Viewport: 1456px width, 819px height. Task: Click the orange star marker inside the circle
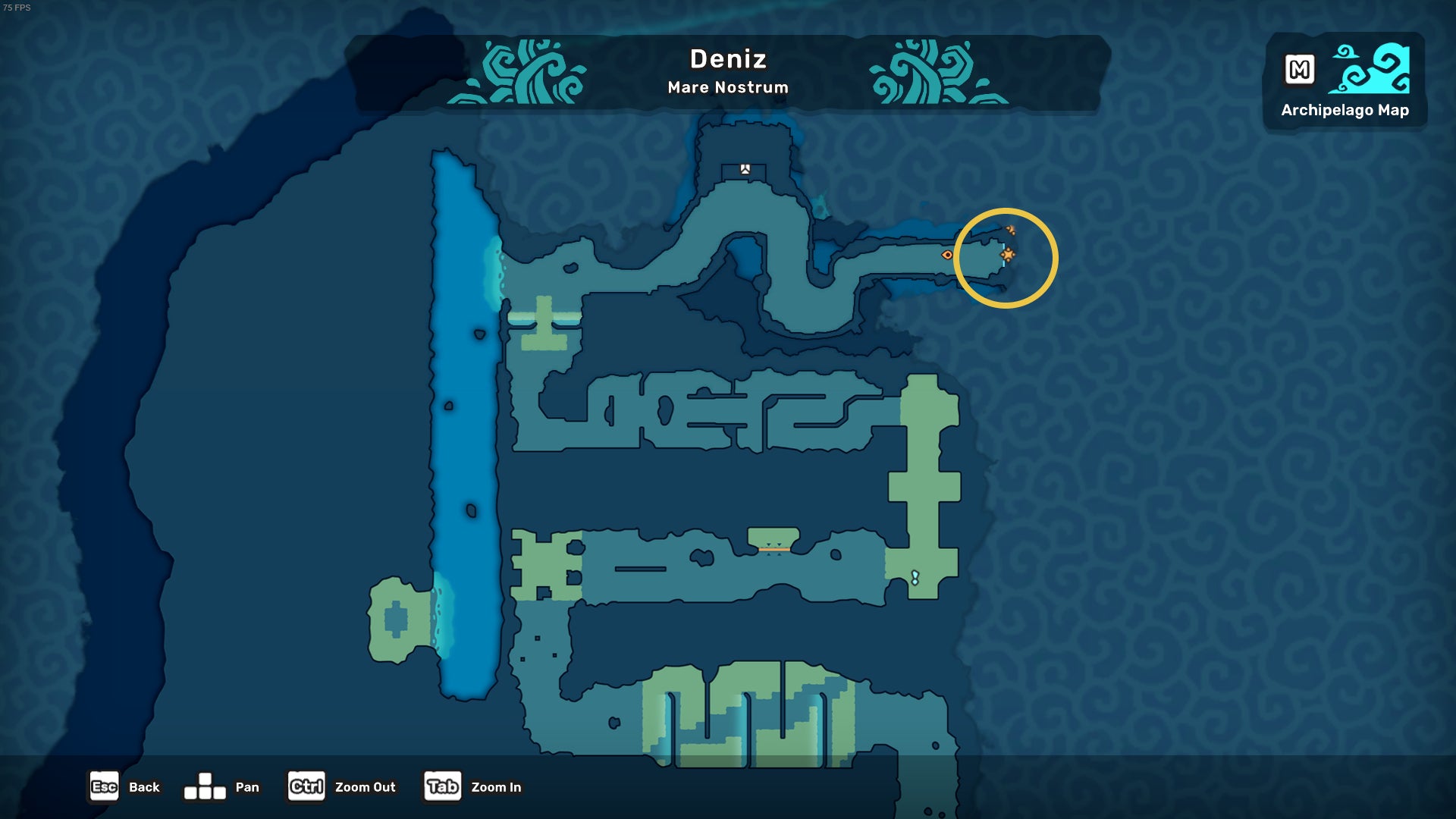click(1008, 256)
